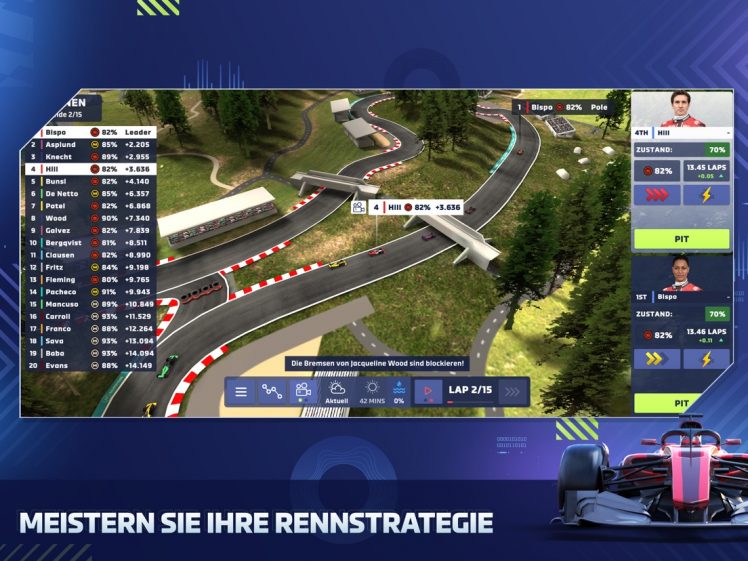
Task: Open the hamburger menu in the race toolbar
Action: tap(241, 392)
